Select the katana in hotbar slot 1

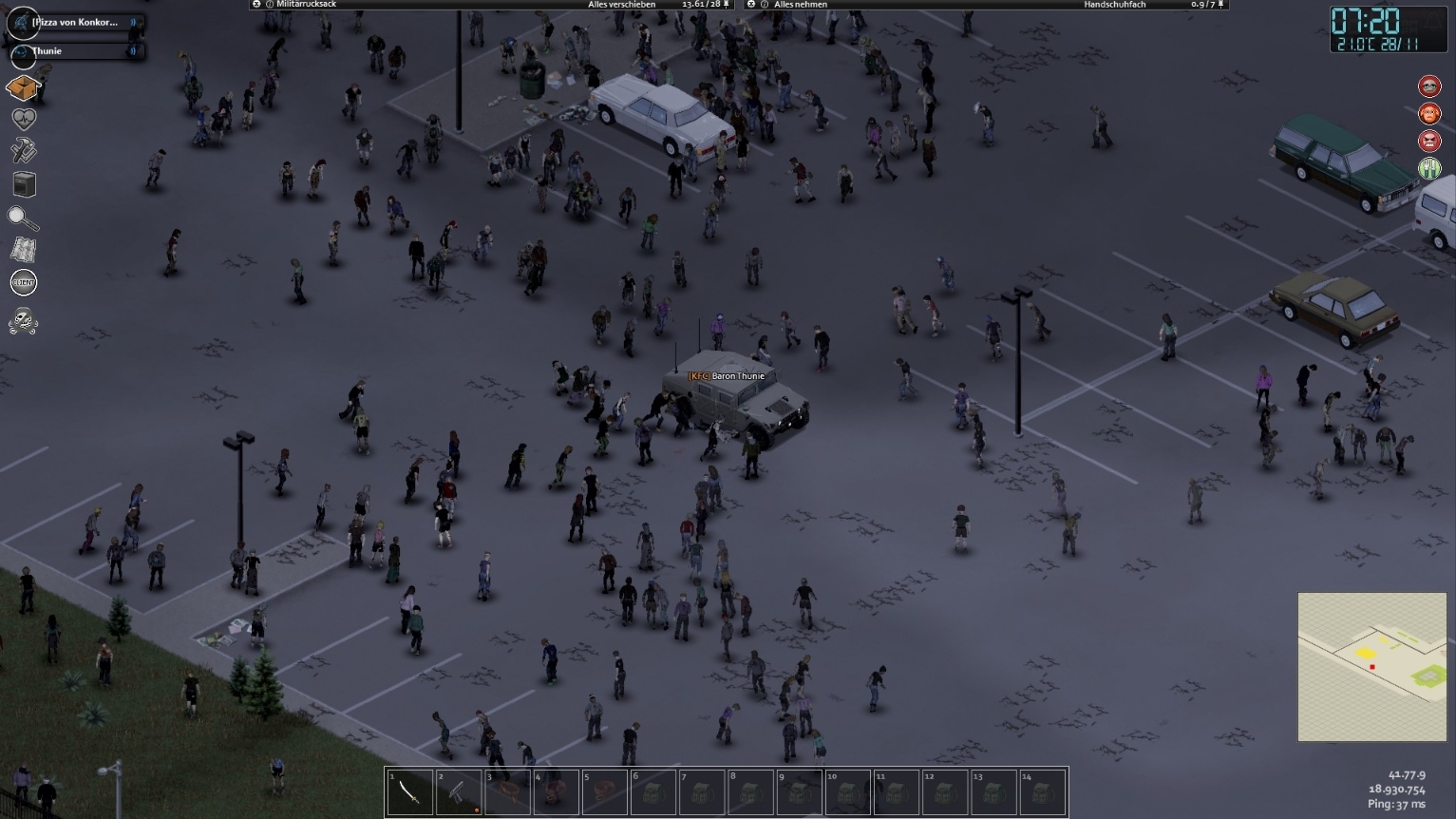point(412,791)
